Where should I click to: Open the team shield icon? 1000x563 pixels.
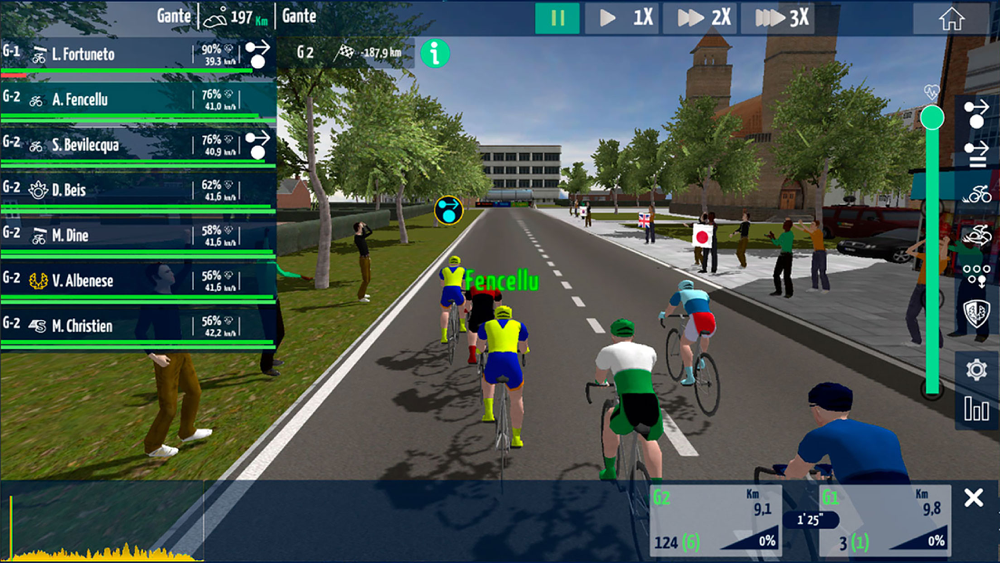976,313
